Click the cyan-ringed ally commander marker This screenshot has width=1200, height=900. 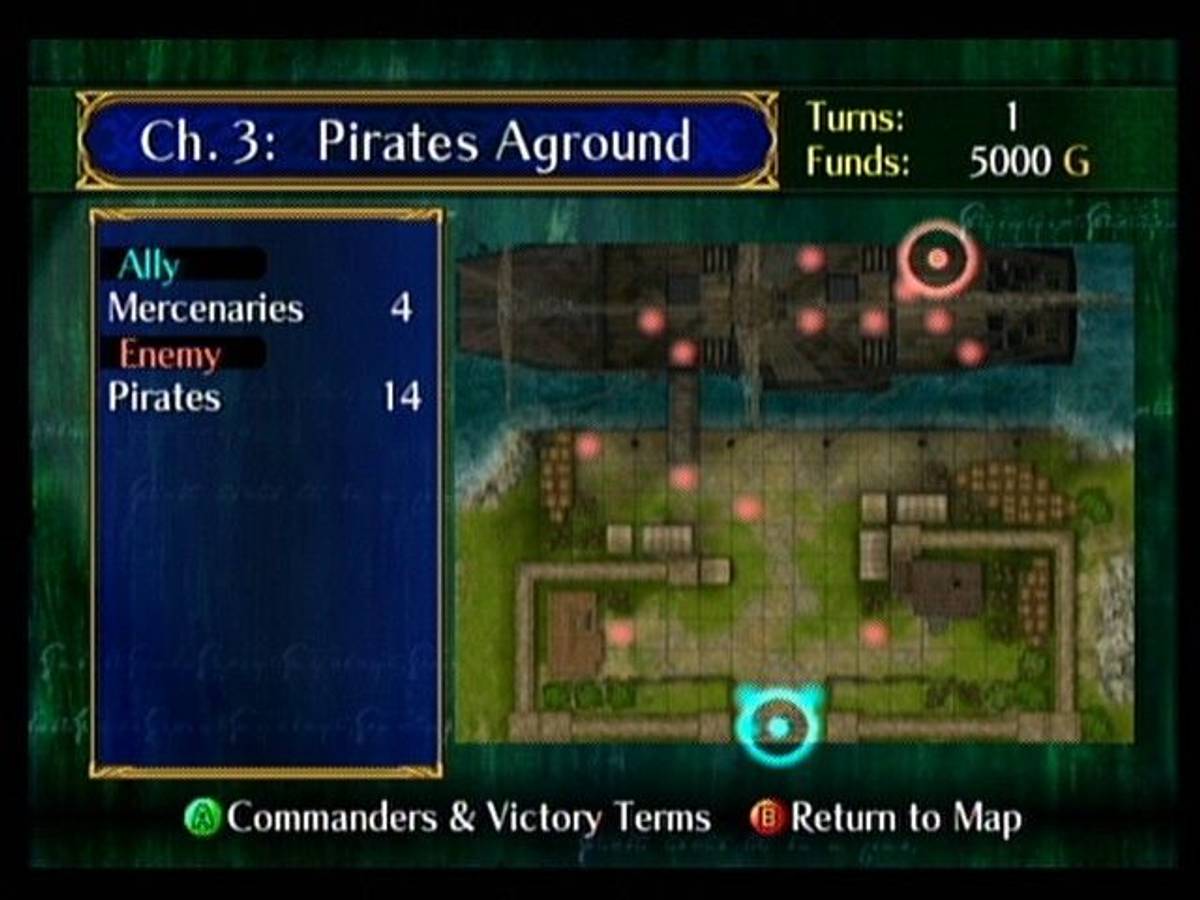(x=778, y=724)
